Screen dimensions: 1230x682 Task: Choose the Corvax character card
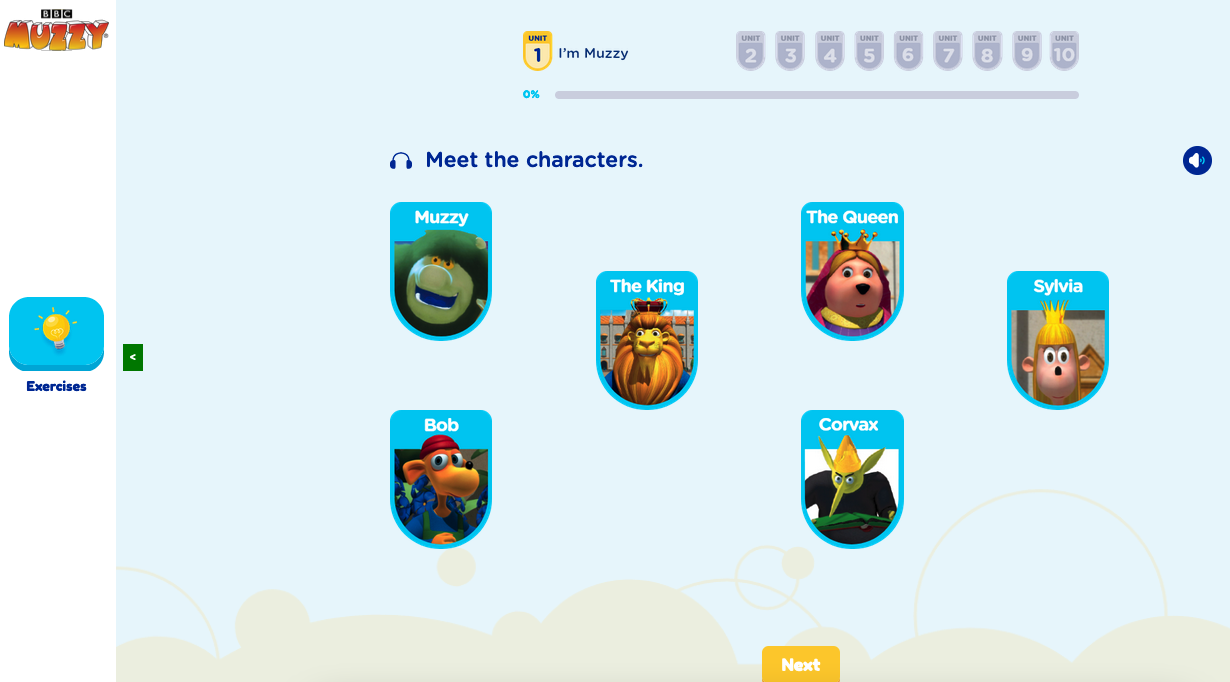tap(852, 479)
